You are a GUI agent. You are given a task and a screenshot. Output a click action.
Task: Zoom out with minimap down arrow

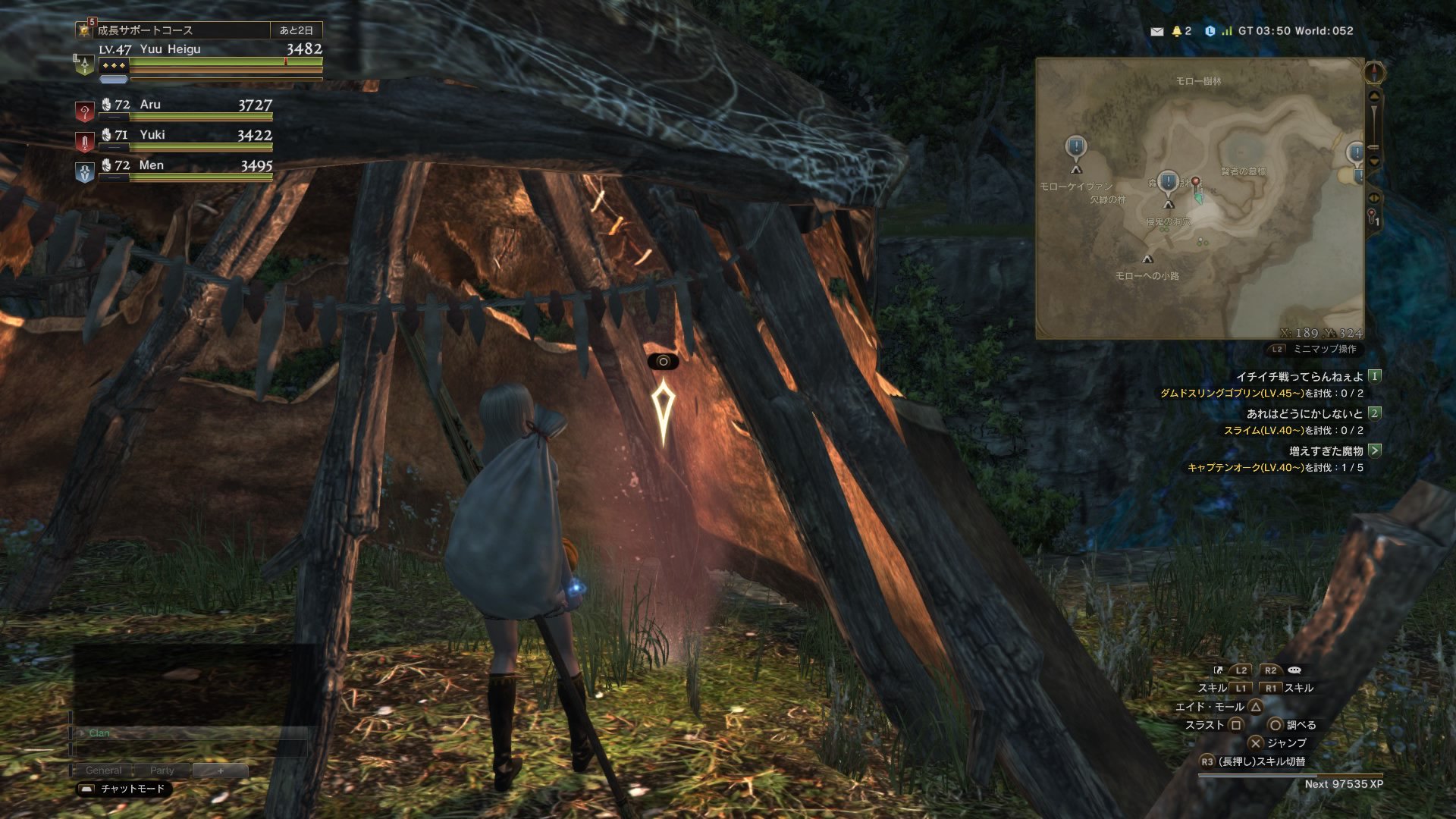(1374, 162)
